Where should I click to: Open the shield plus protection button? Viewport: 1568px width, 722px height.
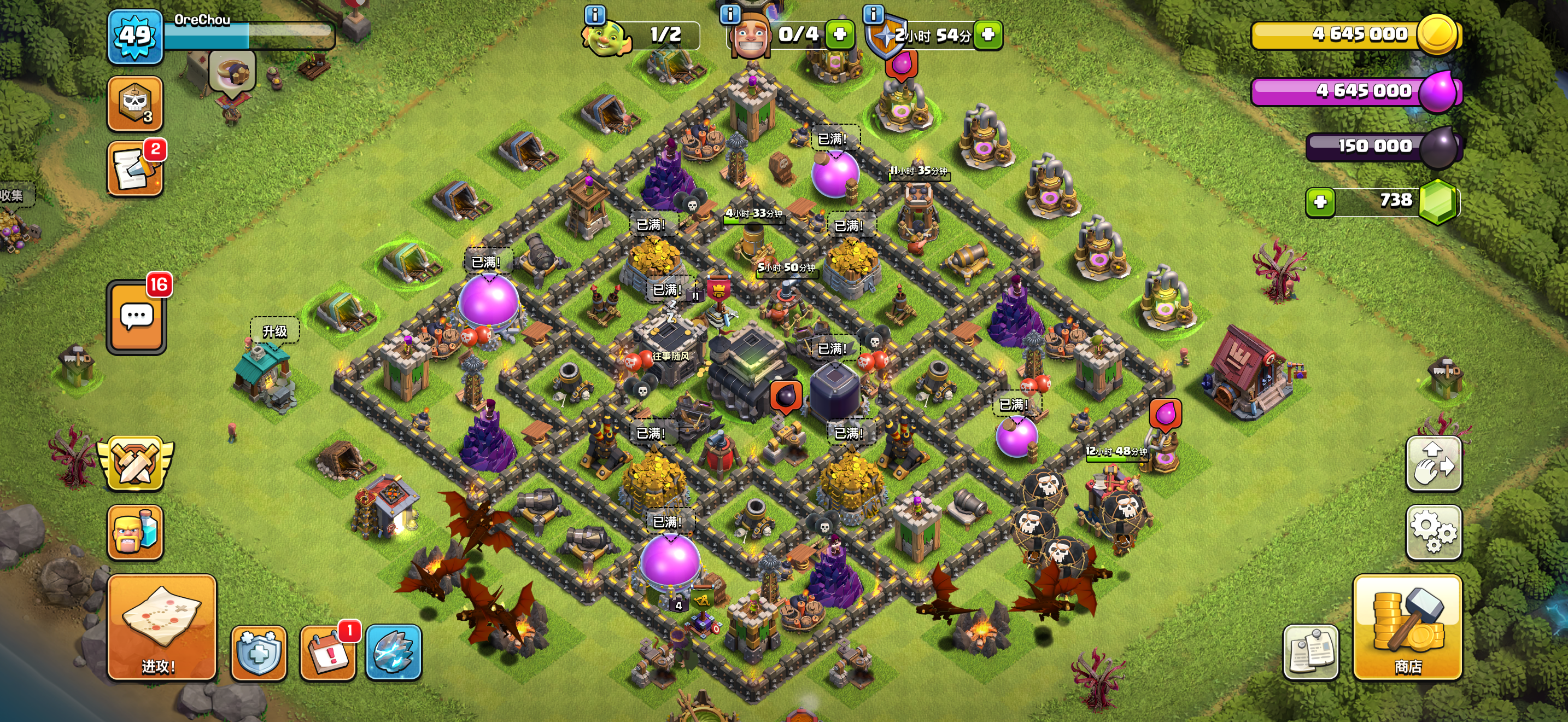[259, 653]
